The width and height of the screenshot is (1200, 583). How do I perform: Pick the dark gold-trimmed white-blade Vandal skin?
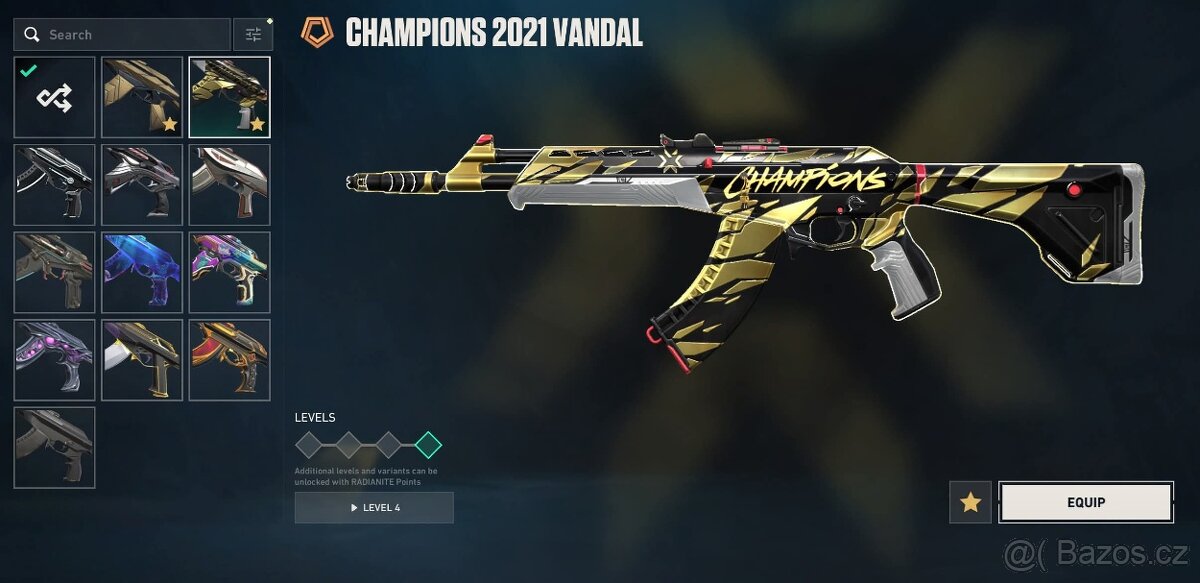[142, 359]
